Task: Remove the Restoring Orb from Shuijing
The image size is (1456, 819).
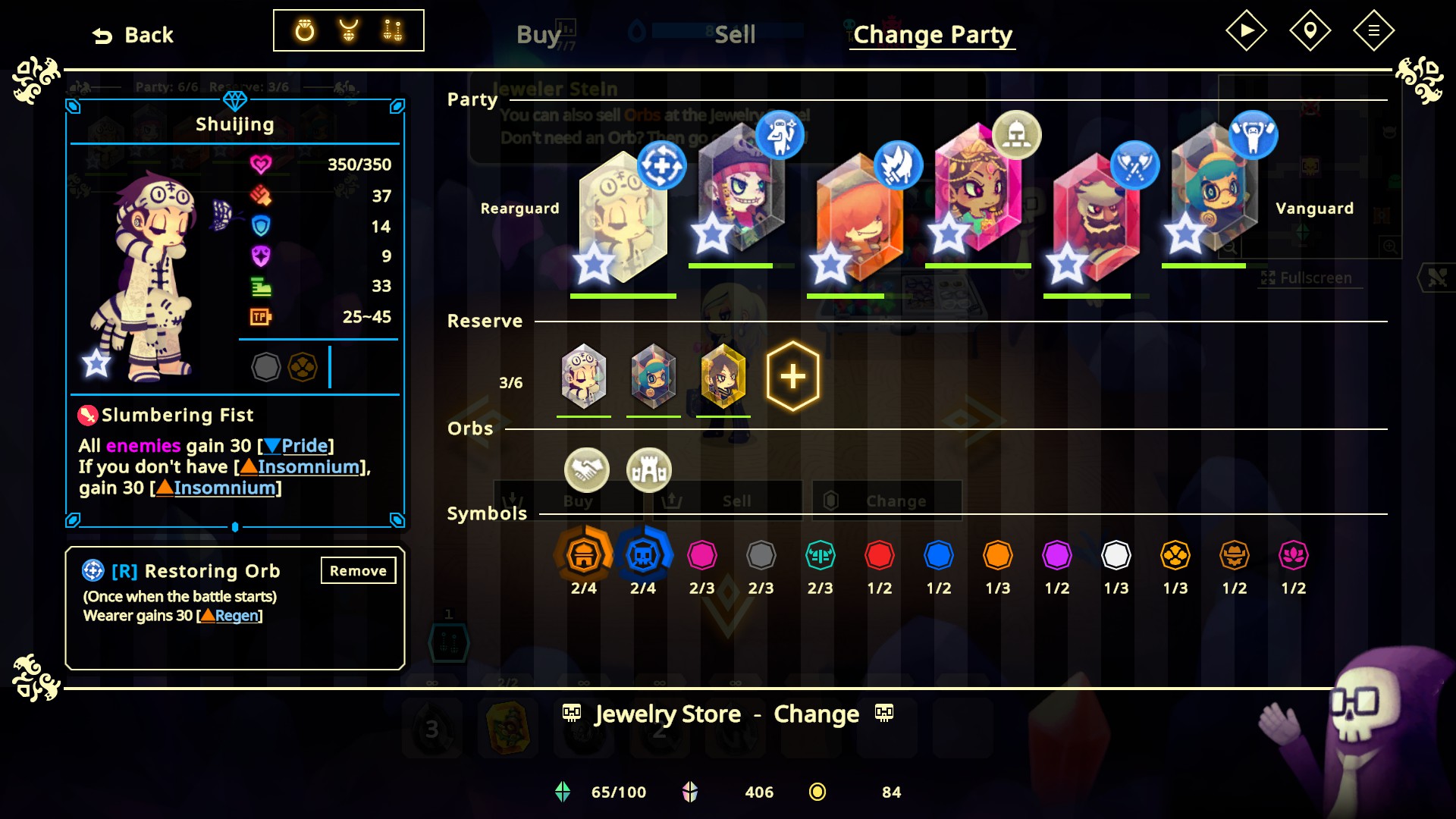Action: pos(358,570)
